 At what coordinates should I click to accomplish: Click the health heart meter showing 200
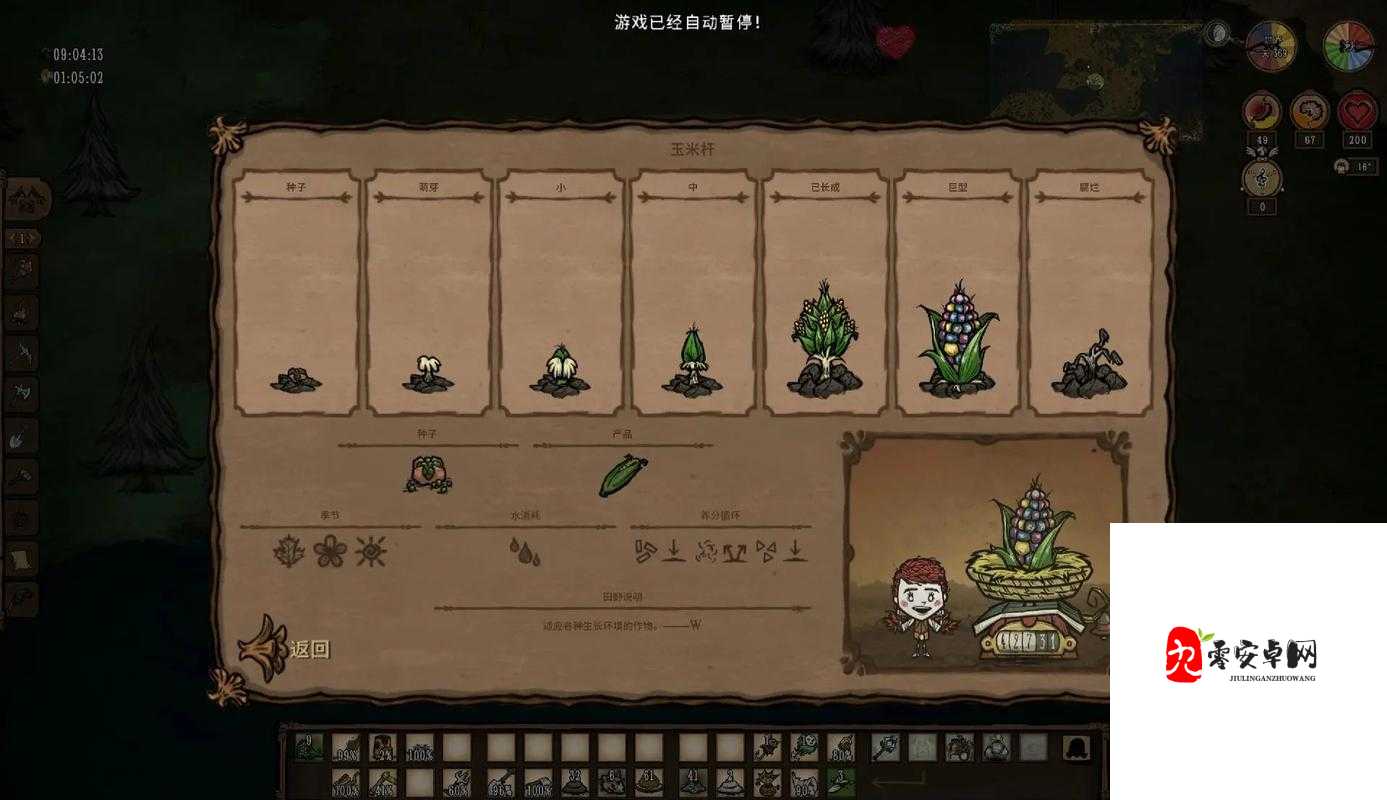1358,112
